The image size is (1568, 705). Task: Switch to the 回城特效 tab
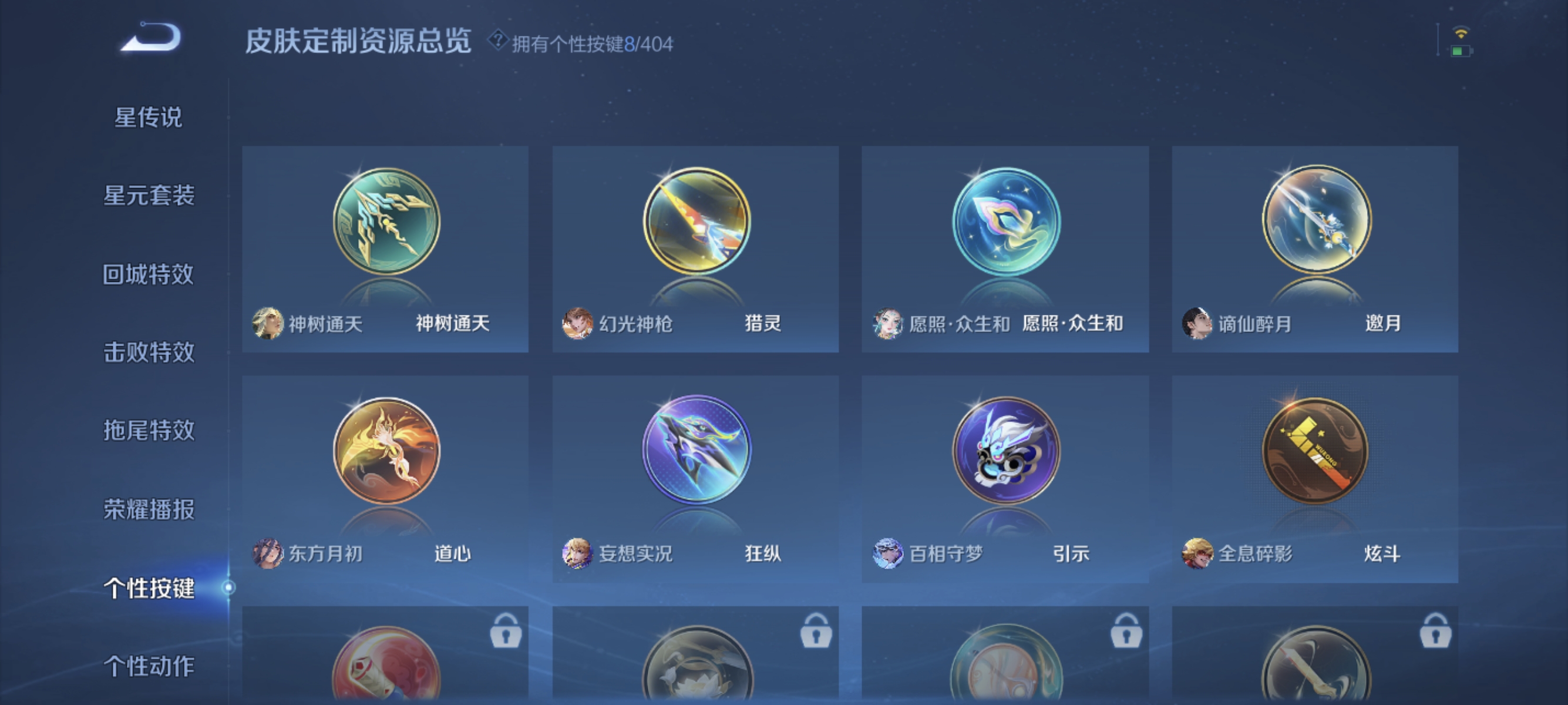148,274
